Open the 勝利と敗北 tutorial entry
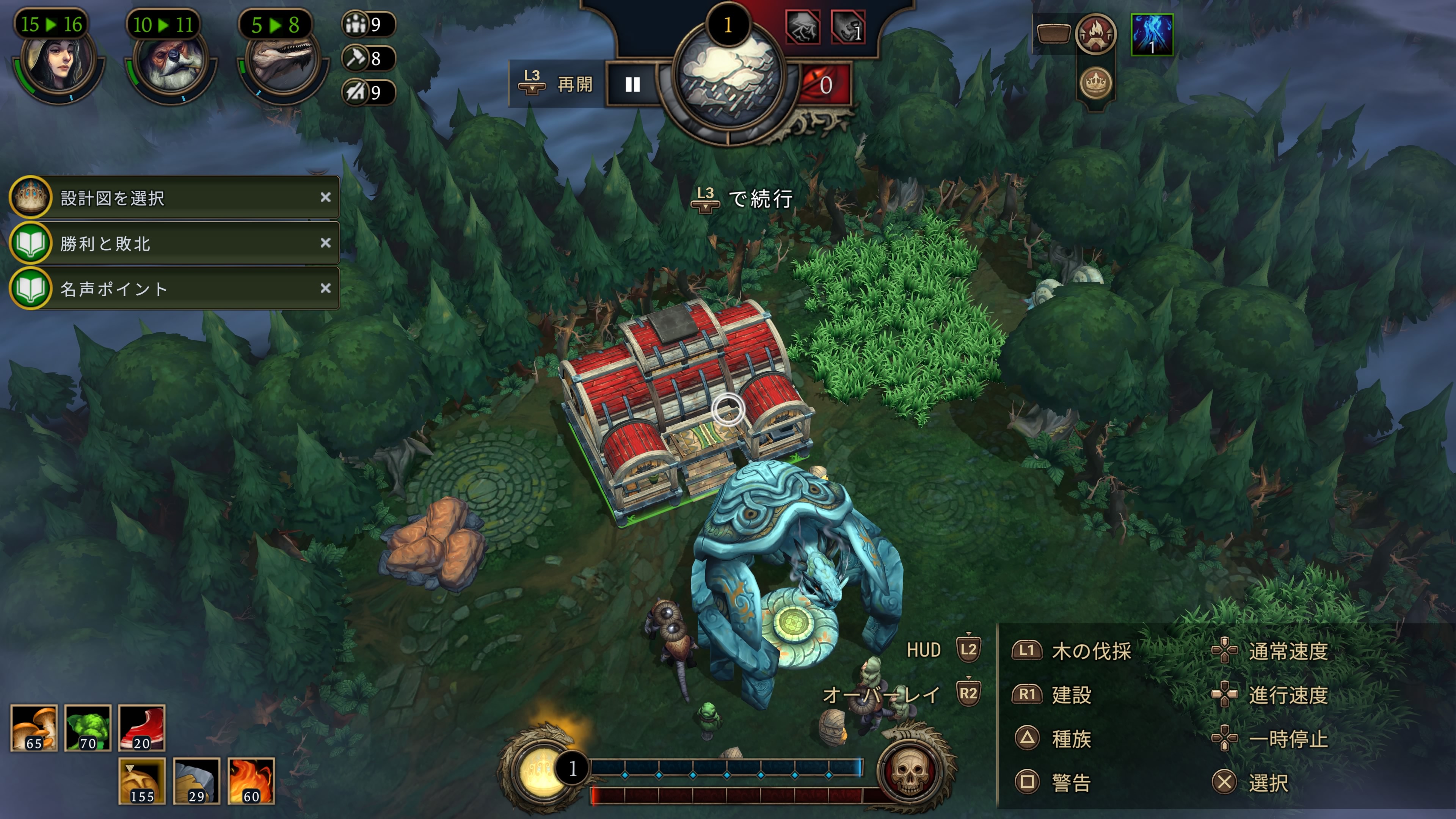1456x819 pixels. point(169,243)
